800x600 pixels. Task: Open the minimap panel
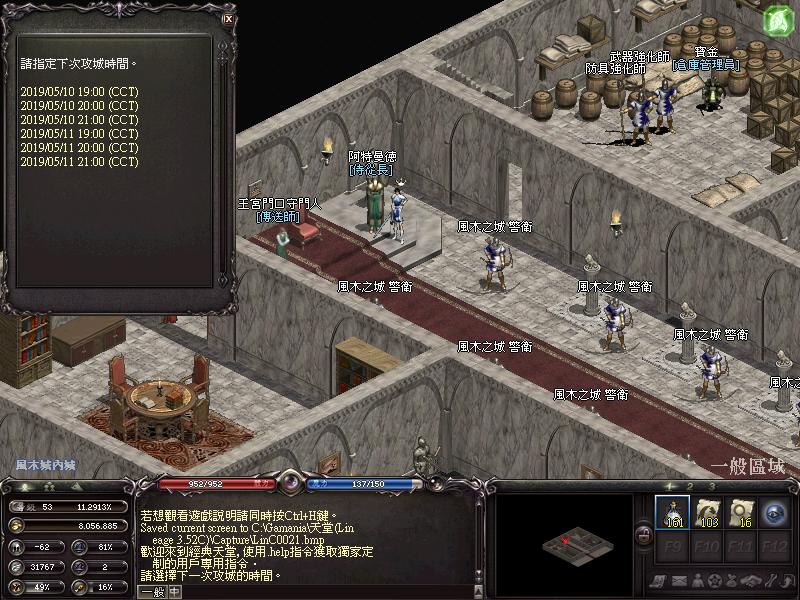pos(565,543)
